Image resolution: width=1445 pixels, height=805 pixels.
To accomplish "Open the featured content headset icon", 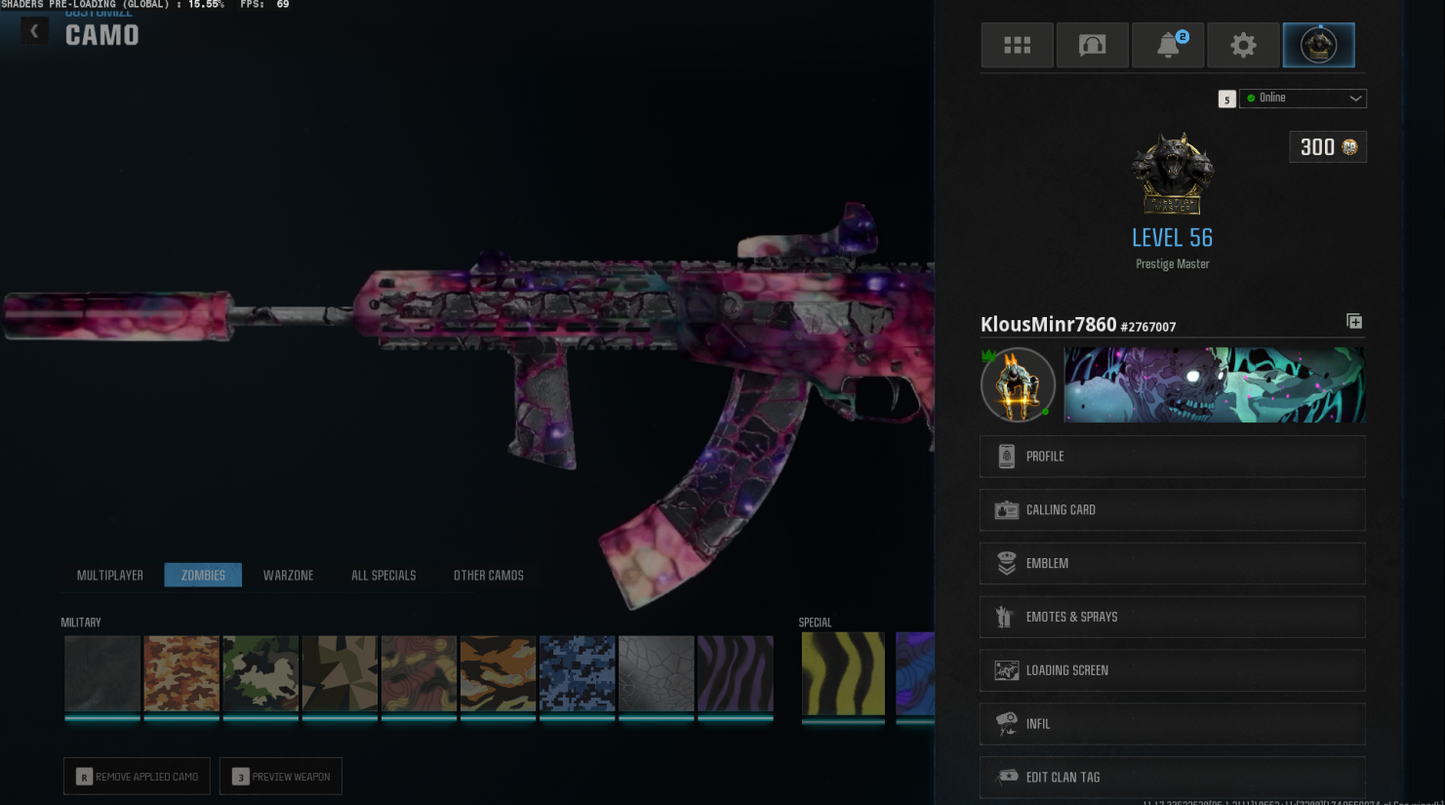I will point(1092,44).
